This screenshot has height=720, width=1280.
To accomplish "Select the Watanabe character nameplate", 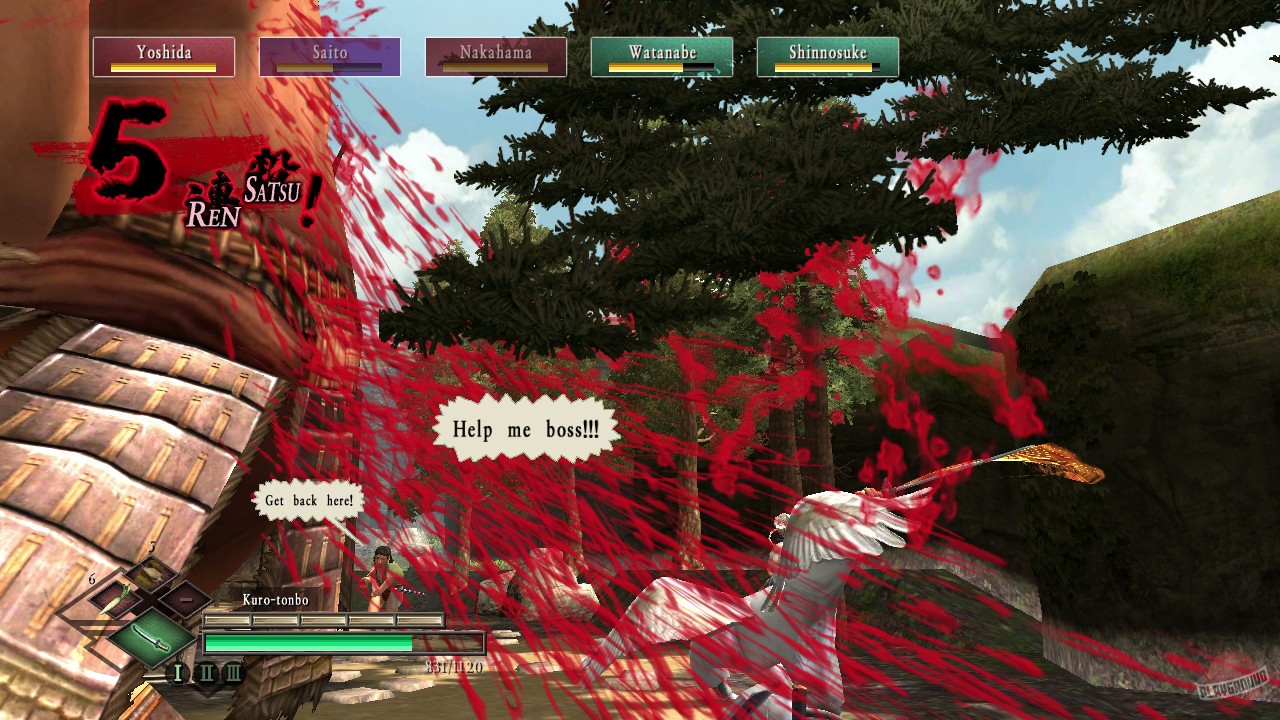I will pyautogui.click(x=662, y=56).
